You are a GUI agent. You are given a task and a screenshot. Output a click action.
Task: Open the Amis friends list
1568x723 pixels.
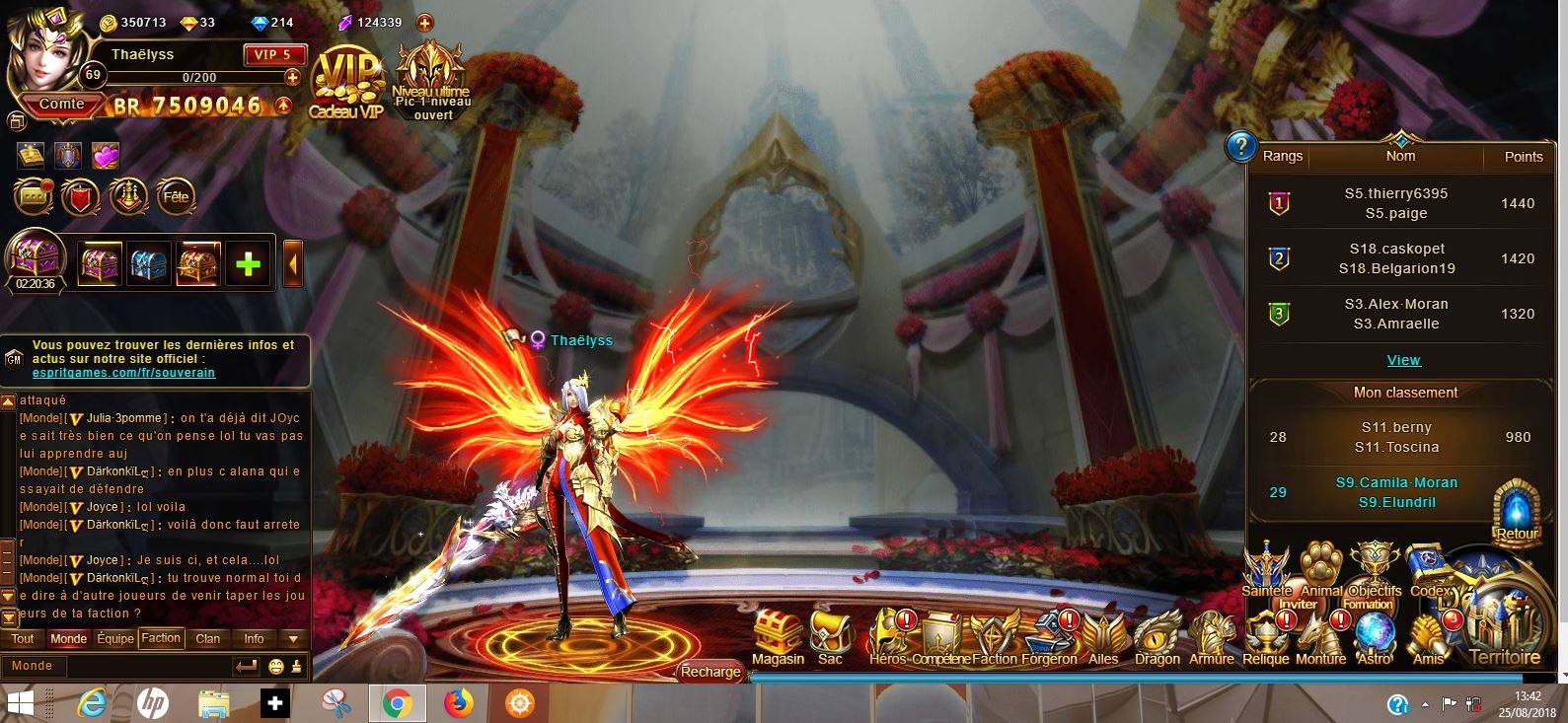1428,638
